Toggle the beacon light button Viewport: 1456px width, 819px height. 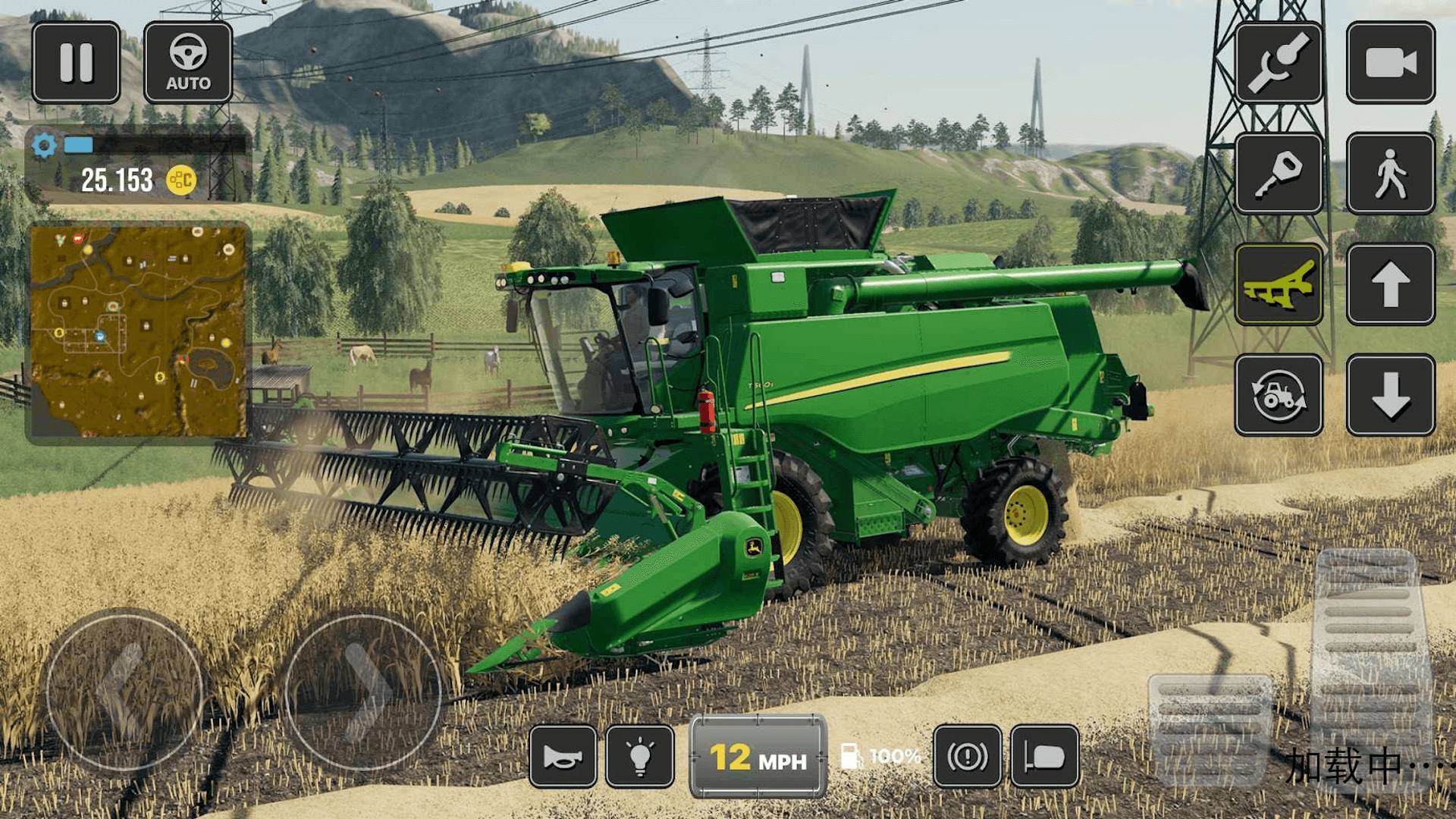coord(1044,756)
